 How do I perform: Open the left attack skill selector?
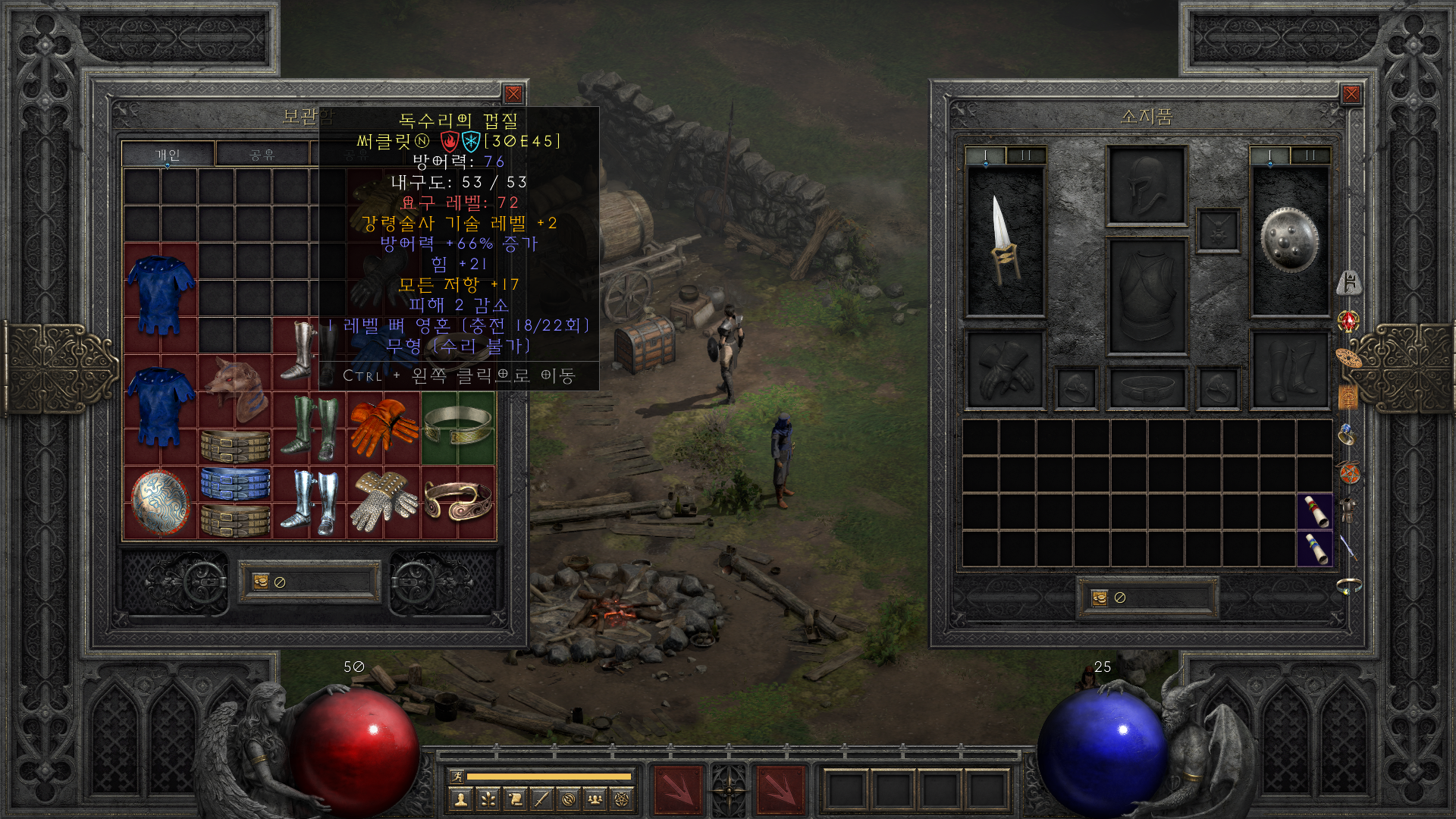pyautogui.click(x=678, y=790)
